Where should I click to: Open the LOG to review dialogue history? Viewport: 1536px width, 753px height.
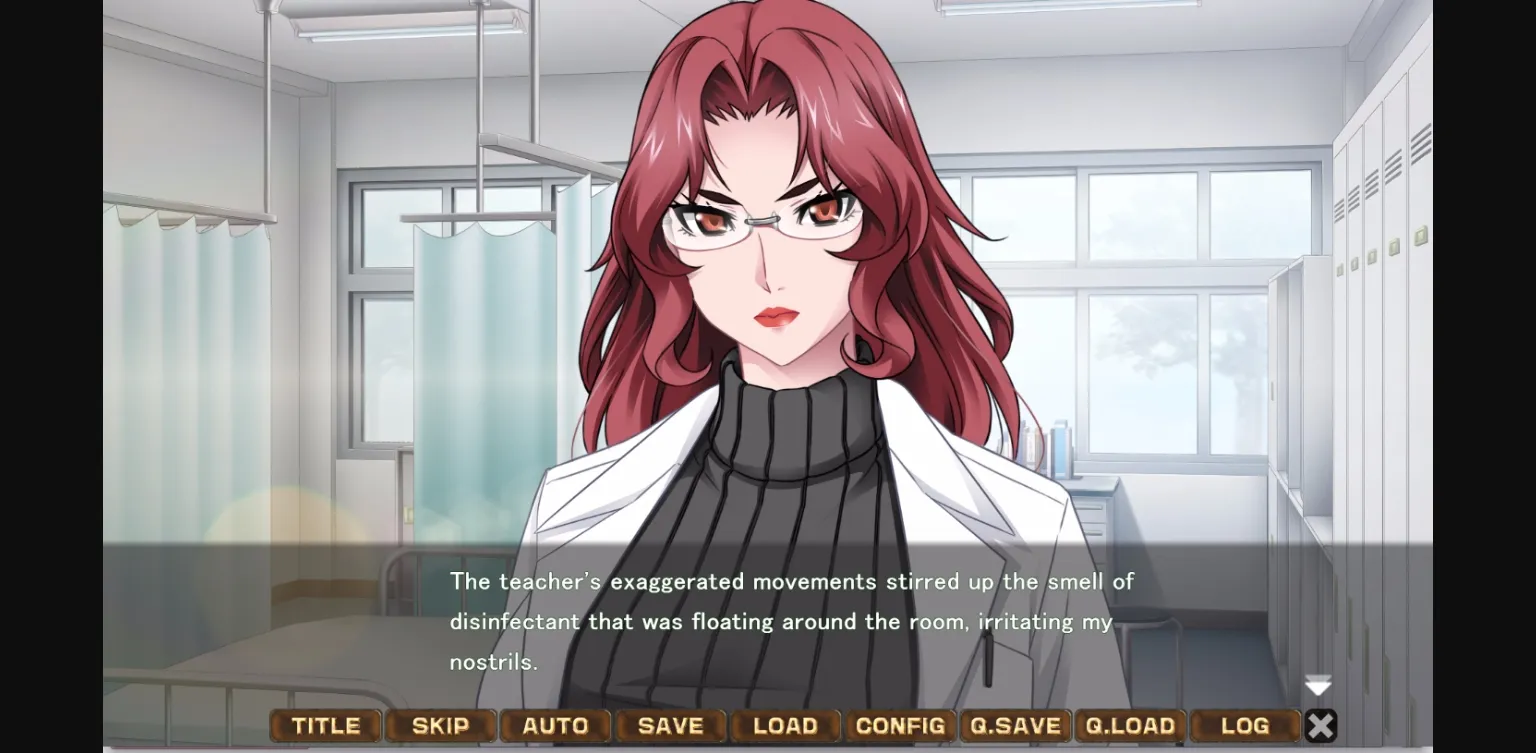[1245, 726]
